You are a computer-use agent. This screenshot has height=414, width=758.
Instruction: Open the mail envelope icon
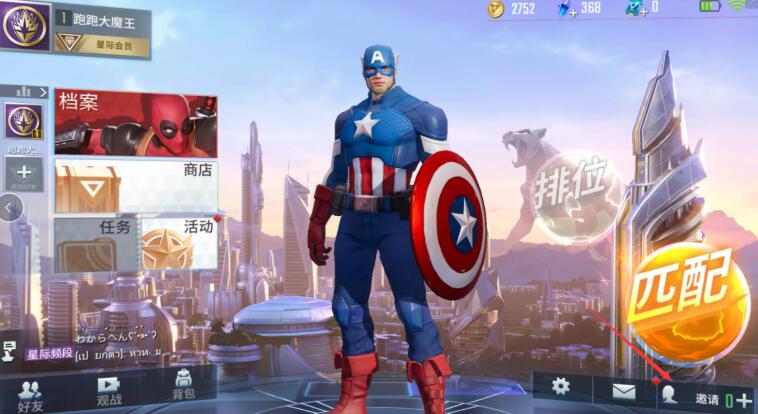pyautogui.click(x=623, y=388)
